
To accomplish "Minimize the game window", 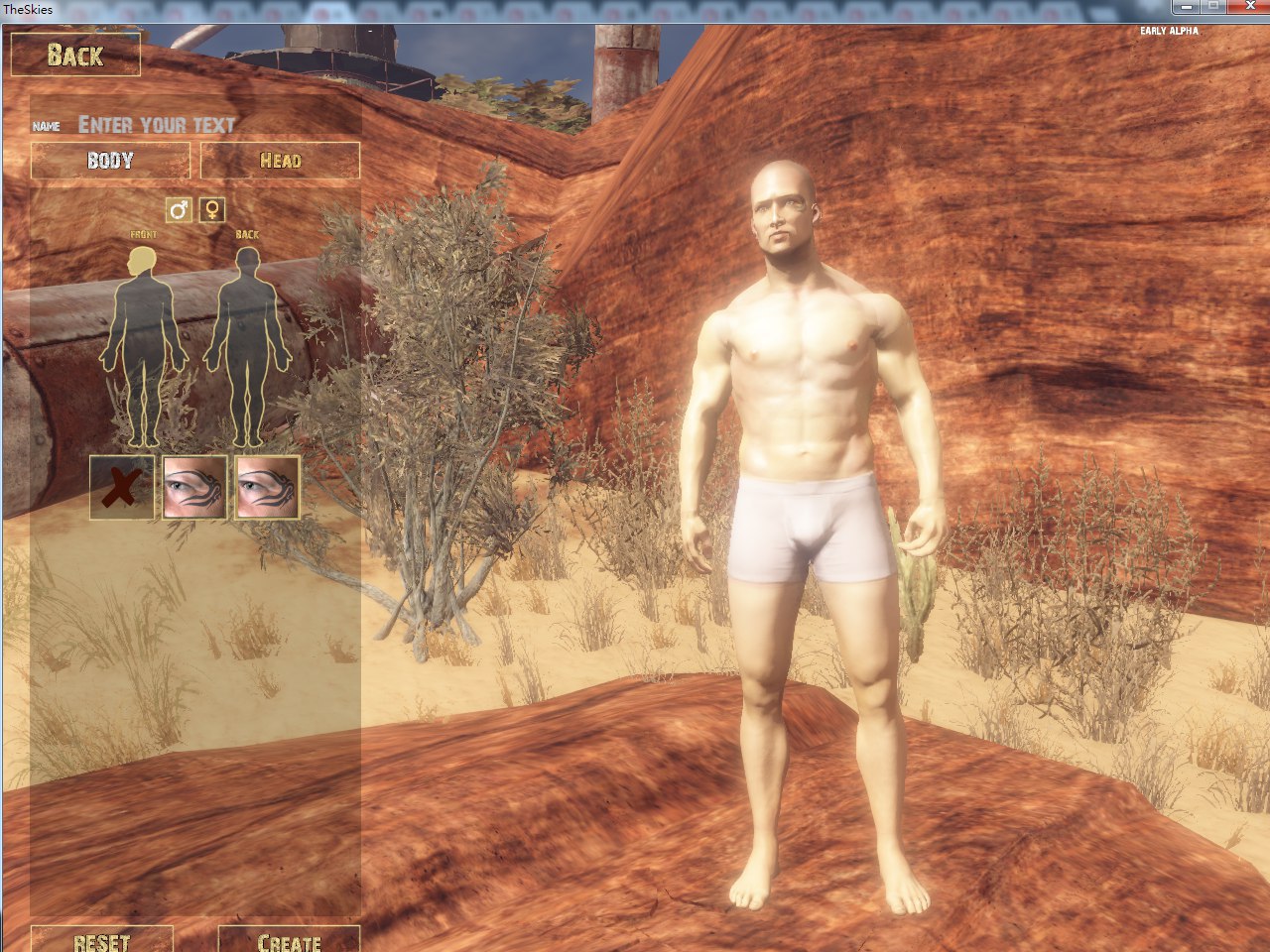I will (1186, 7).
